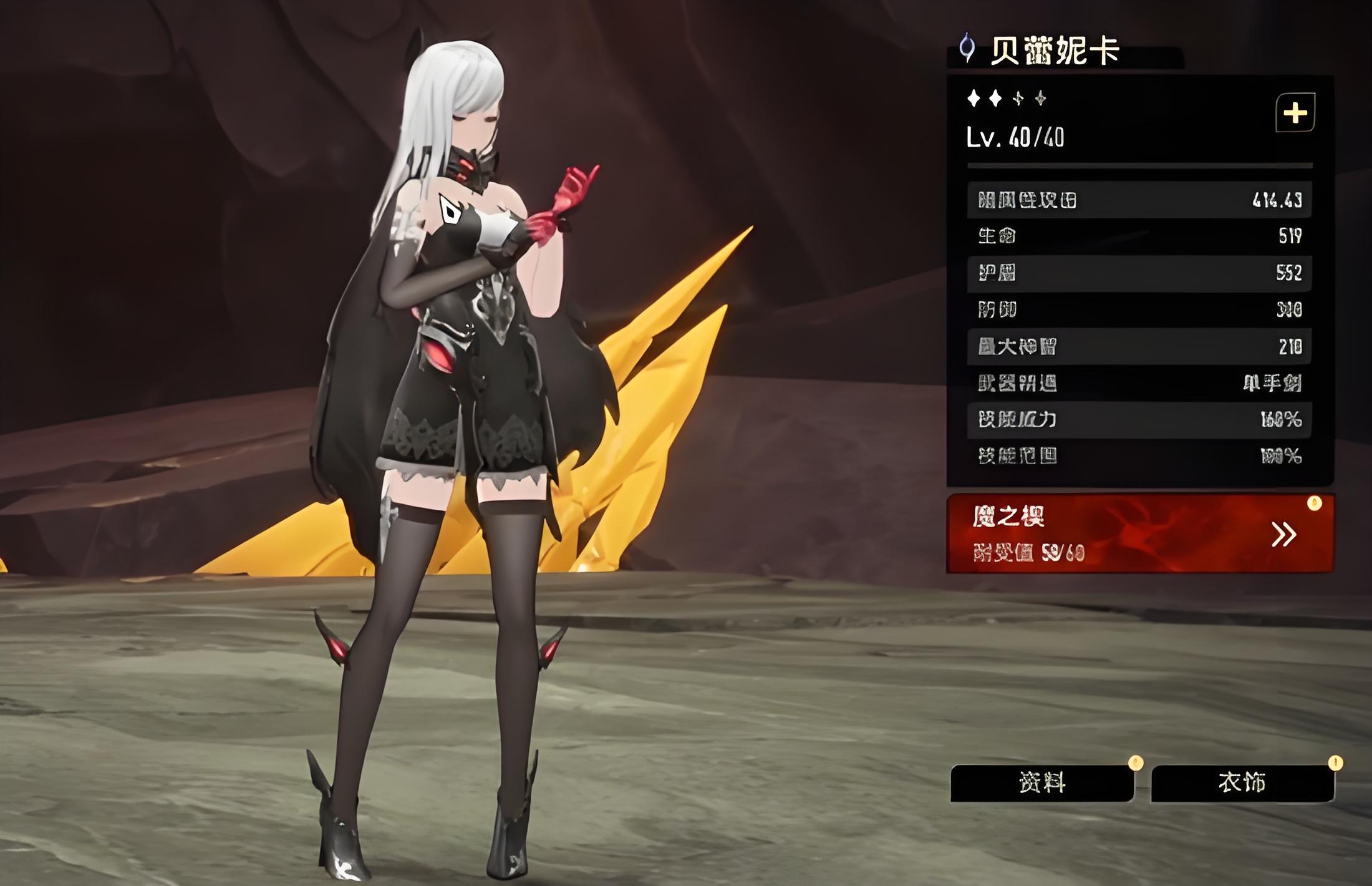The height and width of the screenshot is (886, 1372).
Task: Open the red 魔之楔 panel
Action: pyautogui.click(x=1139, y=533)
